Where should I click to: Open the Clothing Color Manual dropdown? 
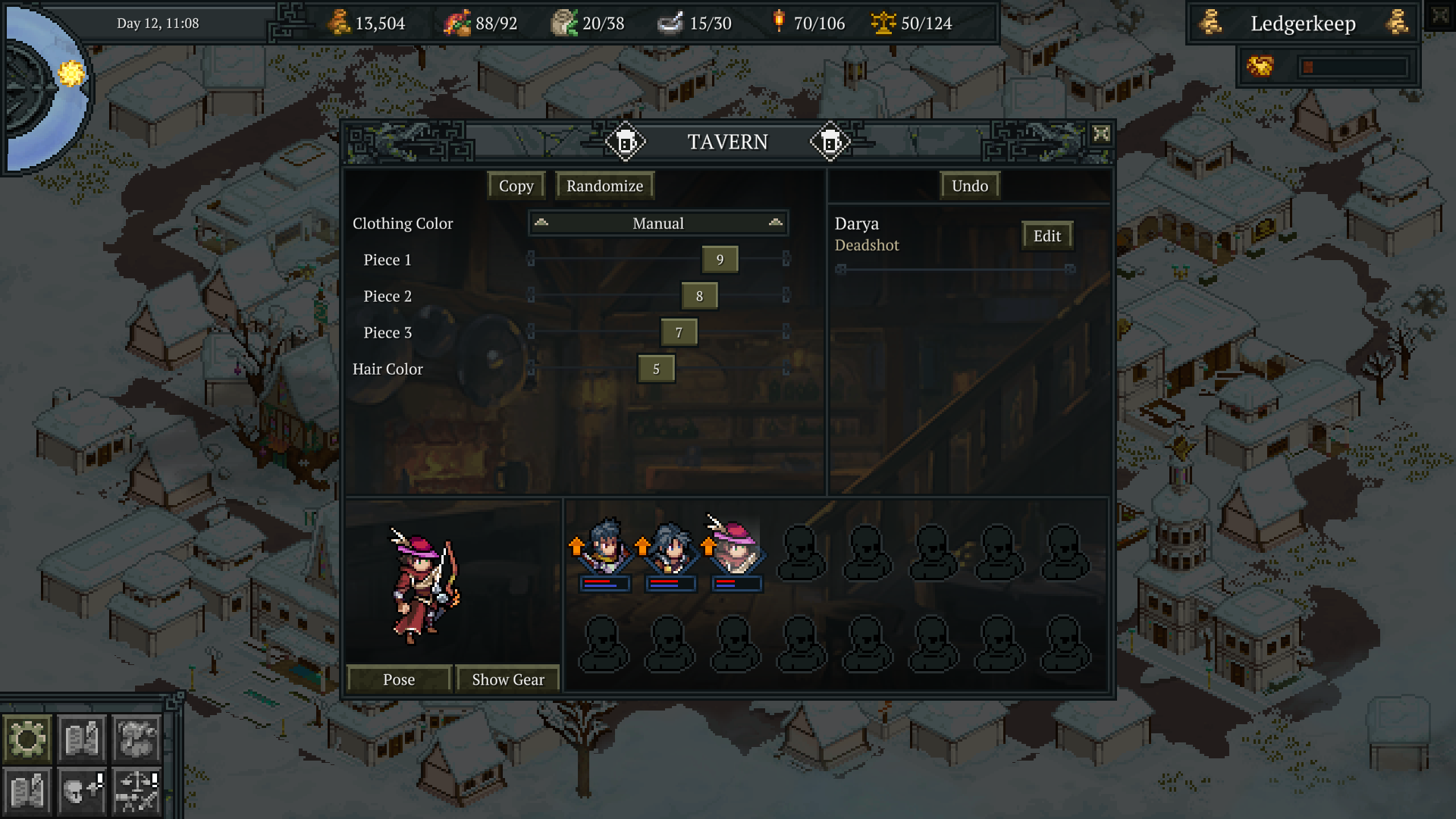[x=657, y=223]
